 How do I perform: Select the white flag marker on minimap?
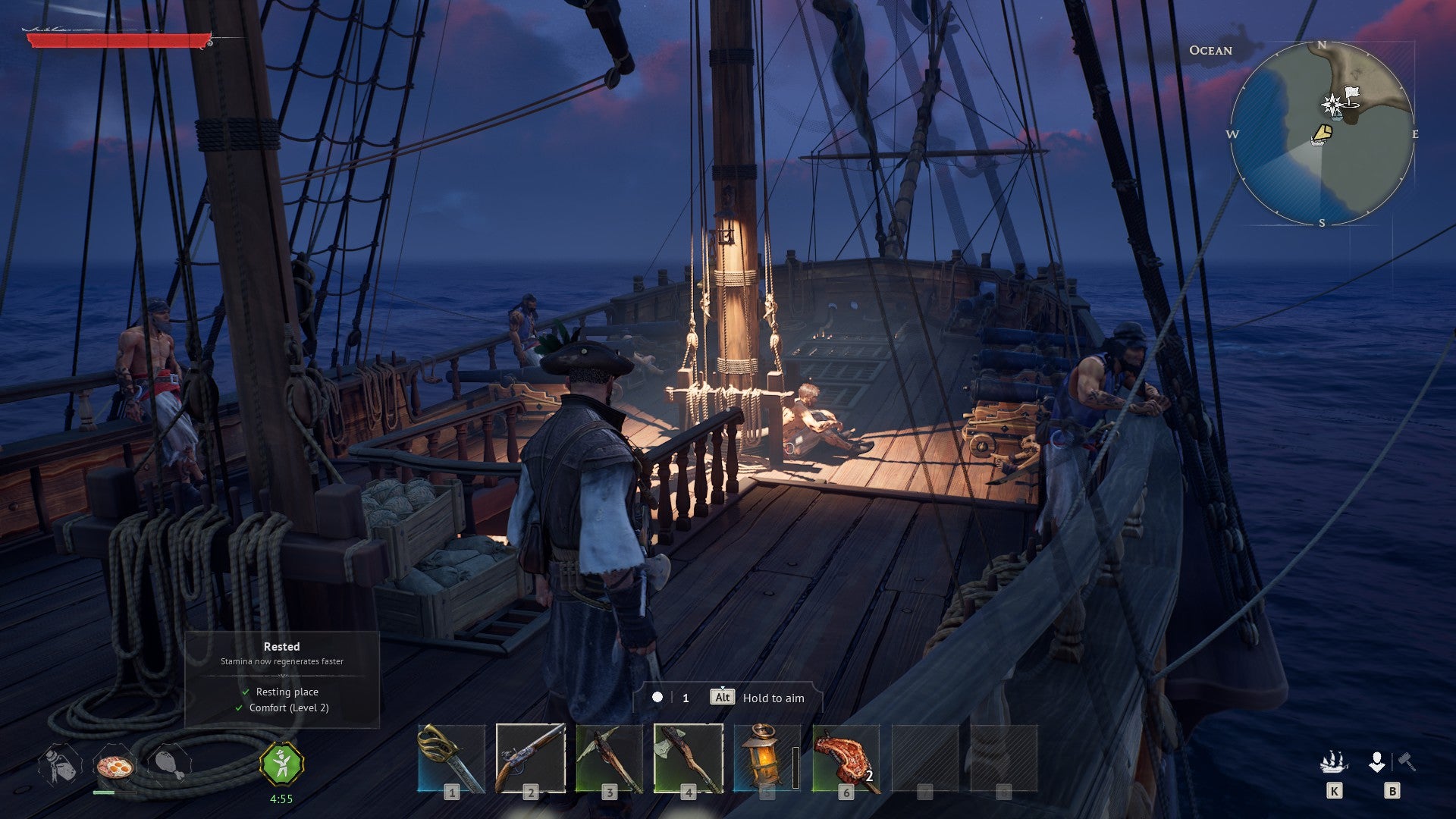[1351, 95]
